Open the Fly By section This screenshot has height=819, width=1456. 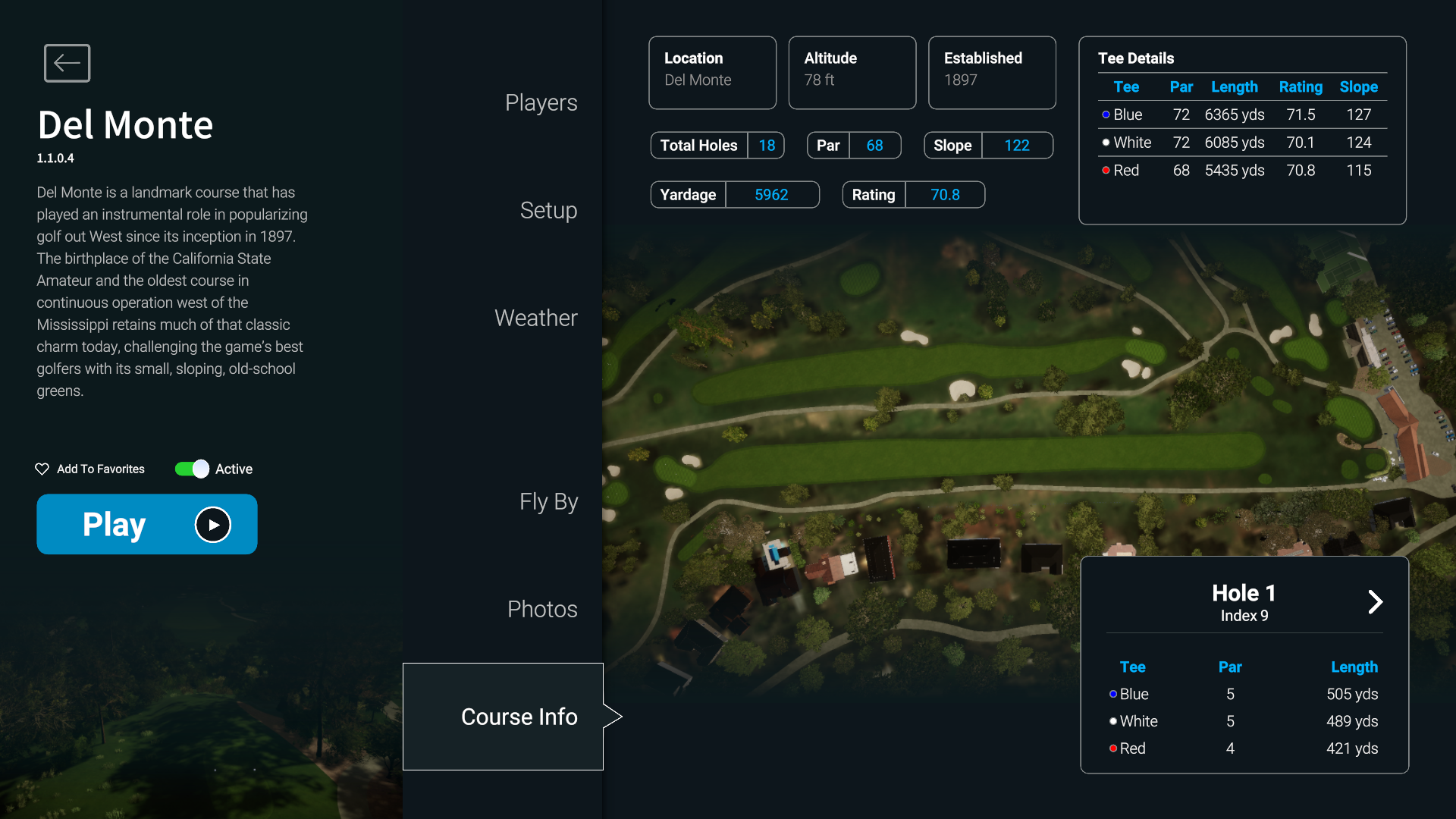tap(548, 501)
